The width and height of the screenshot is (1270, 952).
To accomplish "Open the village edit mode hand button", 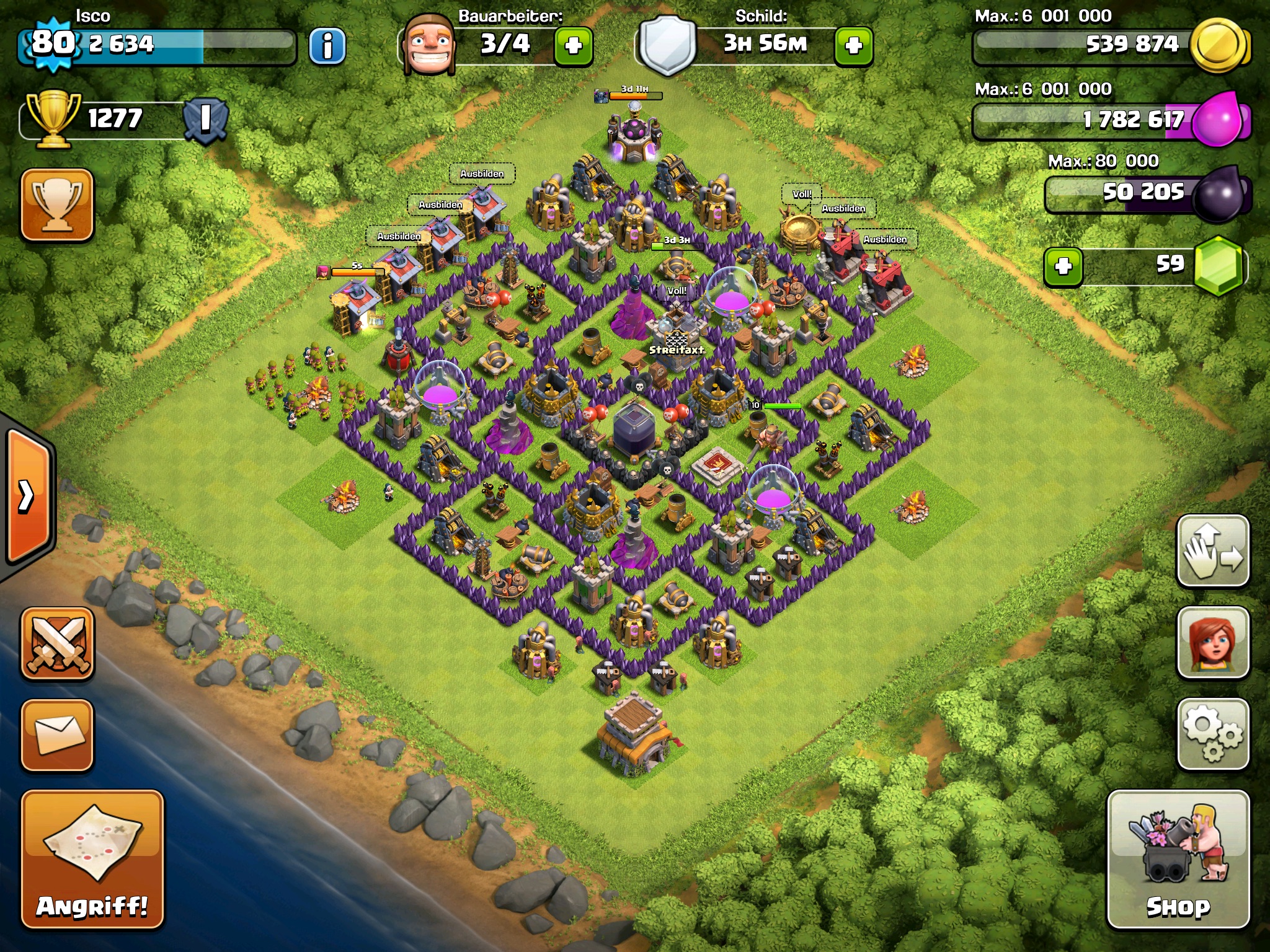I will tap(1212, 551).
